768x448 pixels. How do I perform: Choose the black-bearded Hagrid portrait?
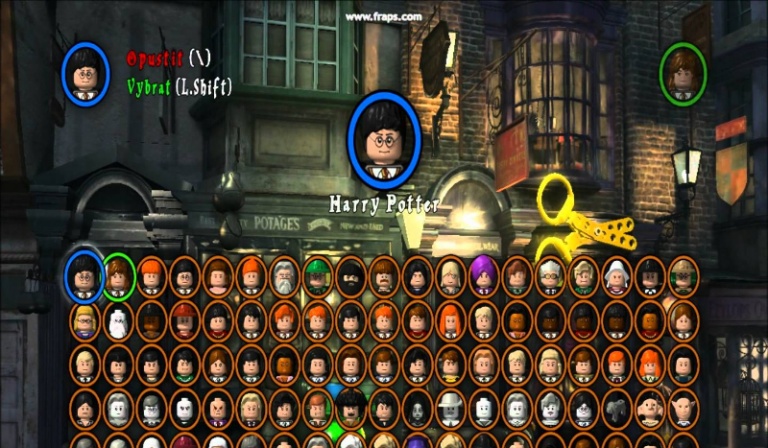(351, 276)
